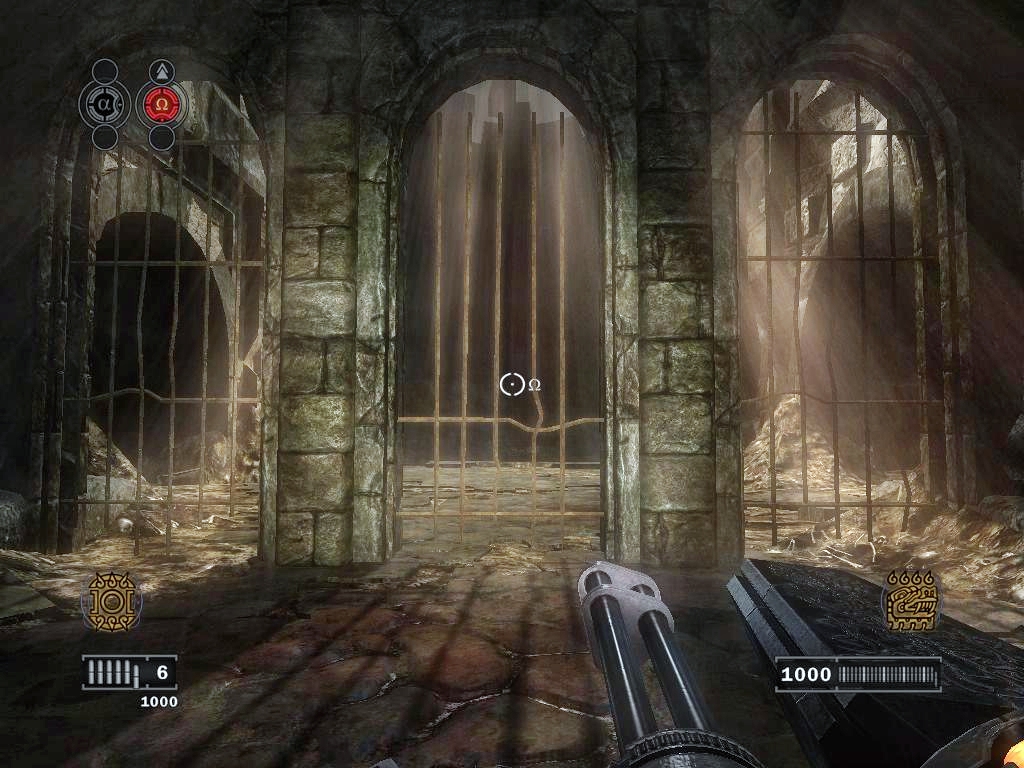Activate the red omega symbol icon
This screenshot has width=1024, height=768.
161,103
